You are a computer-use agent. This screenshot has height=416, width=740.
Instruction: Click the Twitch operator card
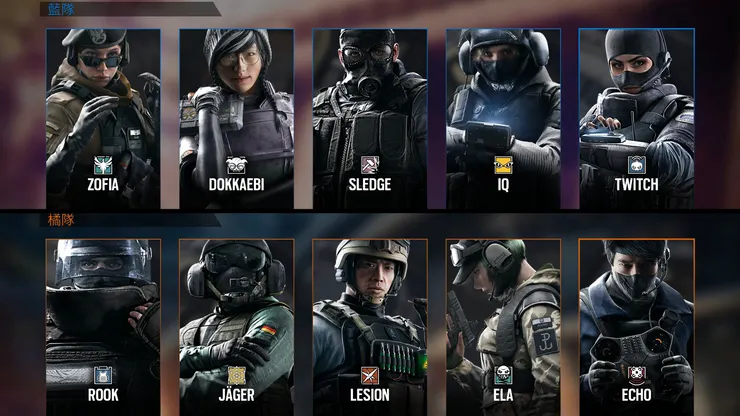tap(636, 118)
